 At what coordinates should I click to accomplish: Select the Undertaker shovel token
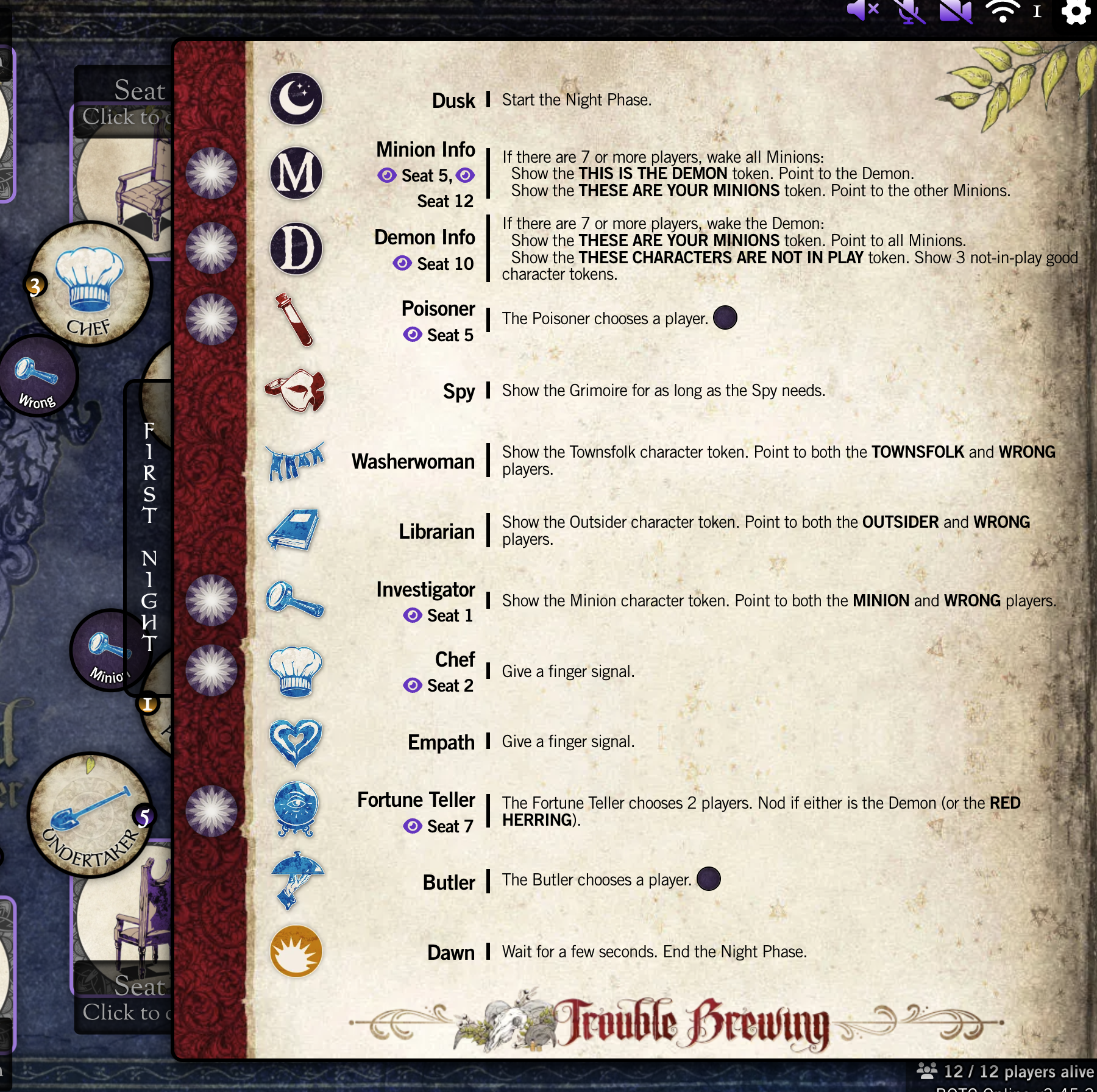90,815
